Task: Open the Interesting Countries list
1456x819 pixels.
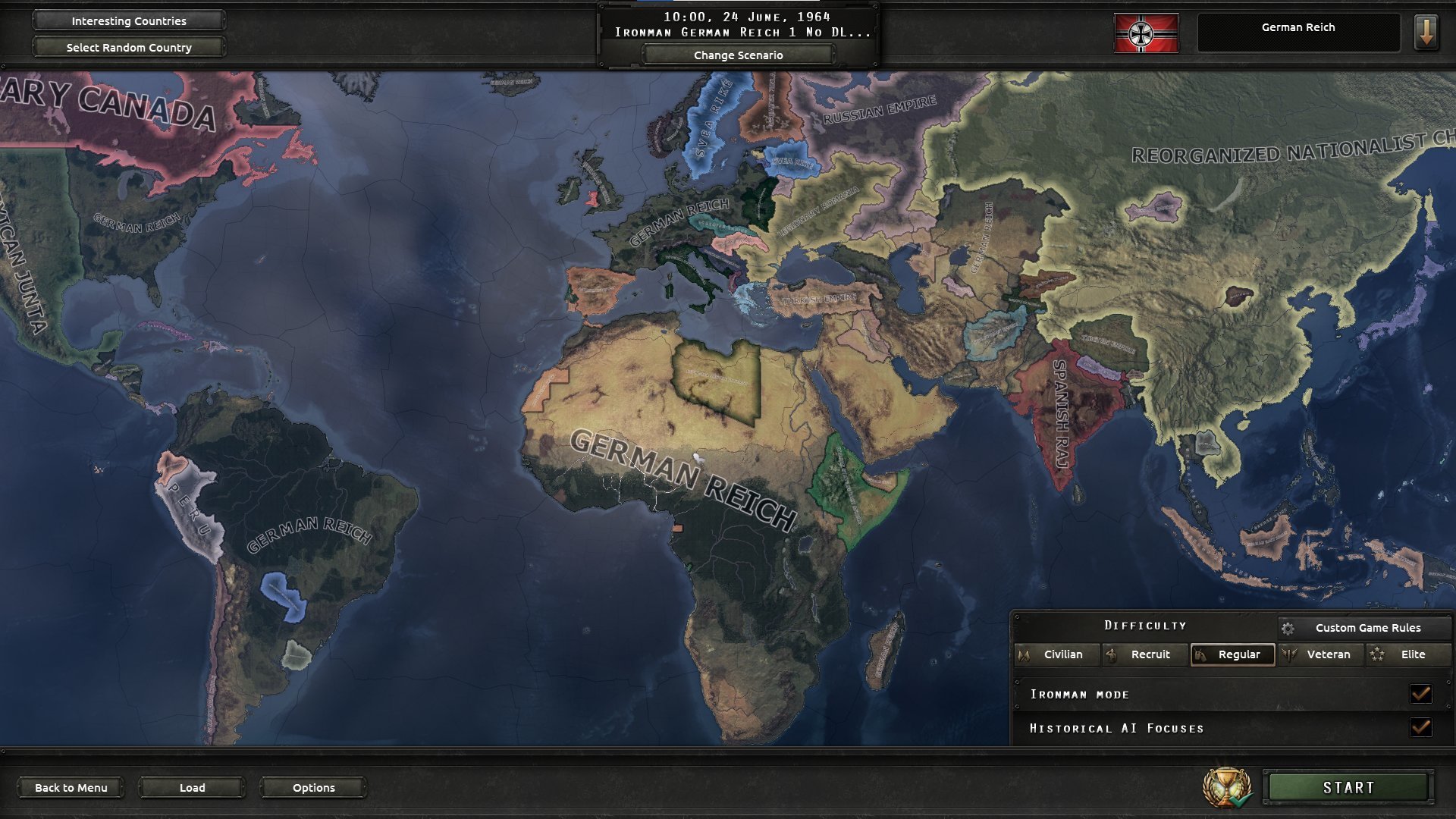Action: point(129,21)
